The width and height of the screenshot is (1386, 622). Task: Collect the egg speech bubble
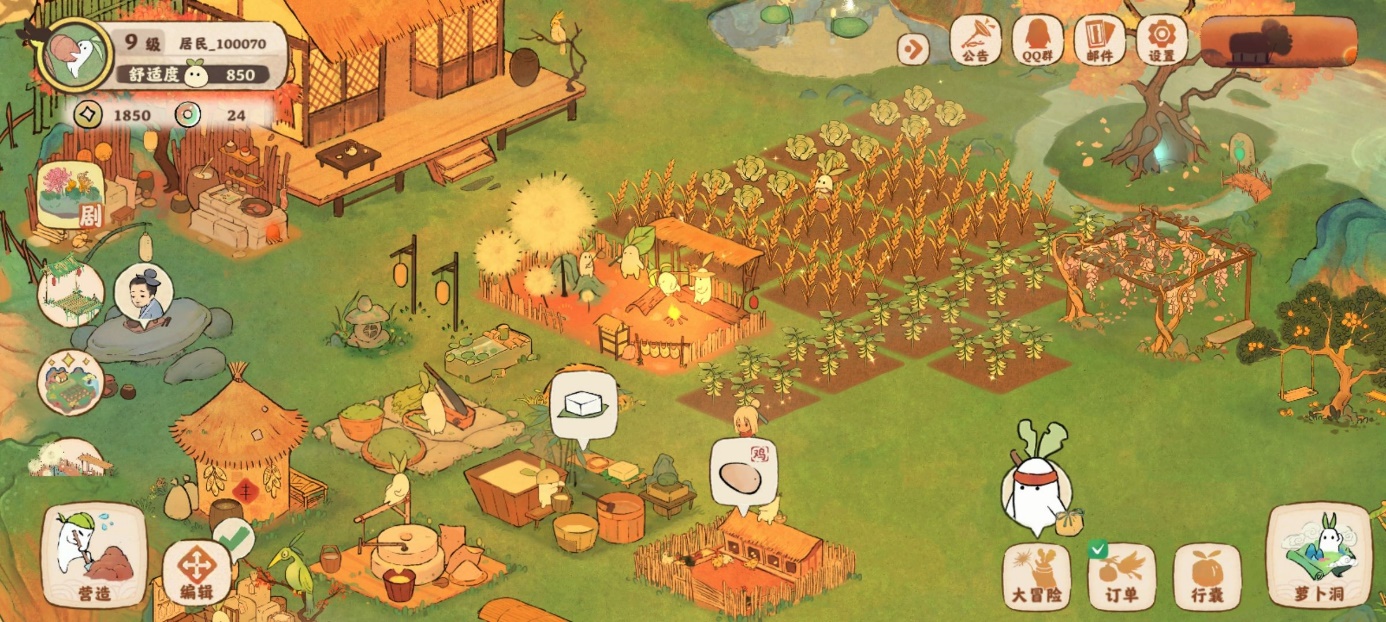[742, 476]
